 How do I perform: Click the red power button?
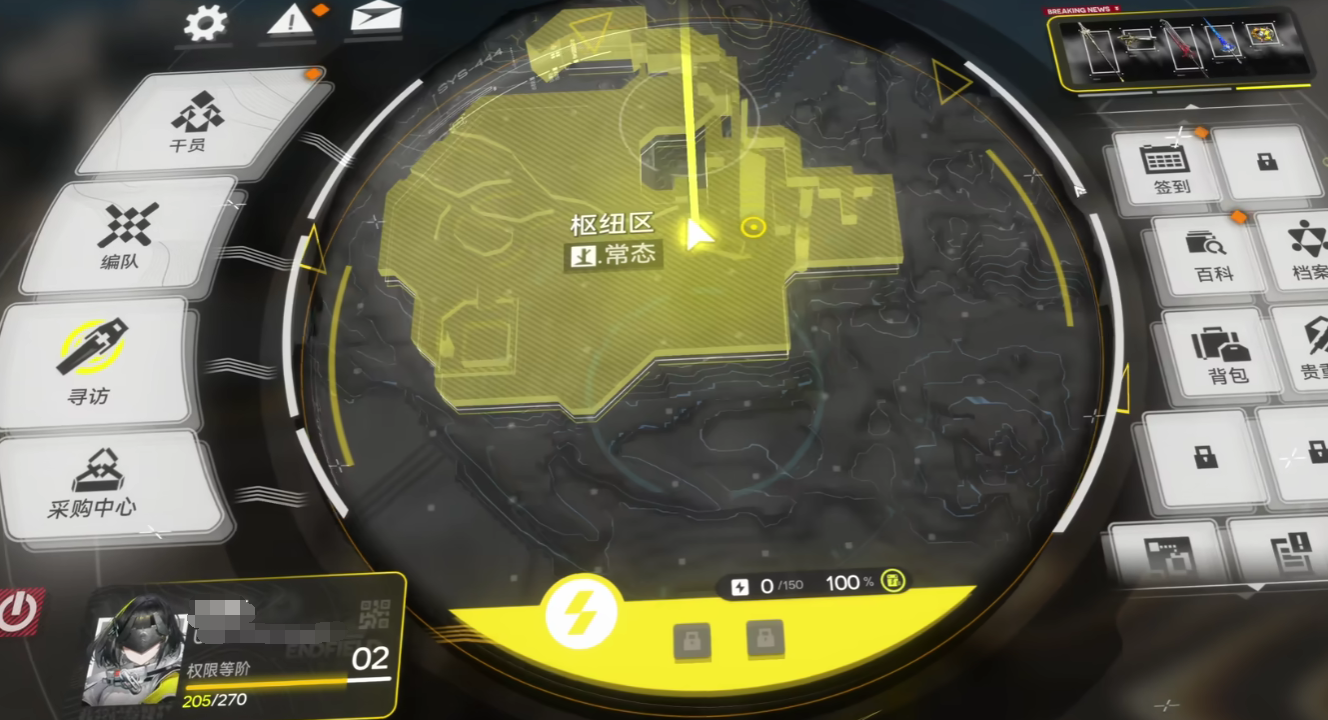pos(18,611)
